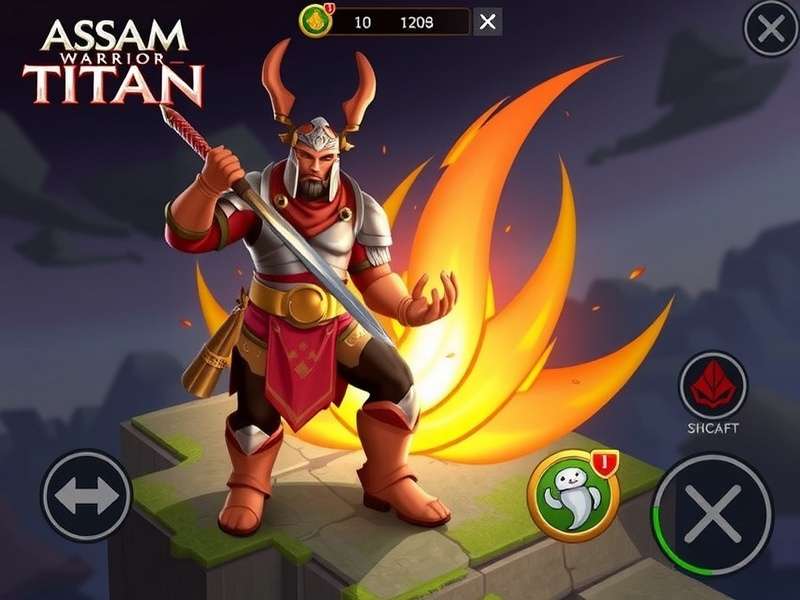Tap the gold flame currency icon

(x=317, y=21)
